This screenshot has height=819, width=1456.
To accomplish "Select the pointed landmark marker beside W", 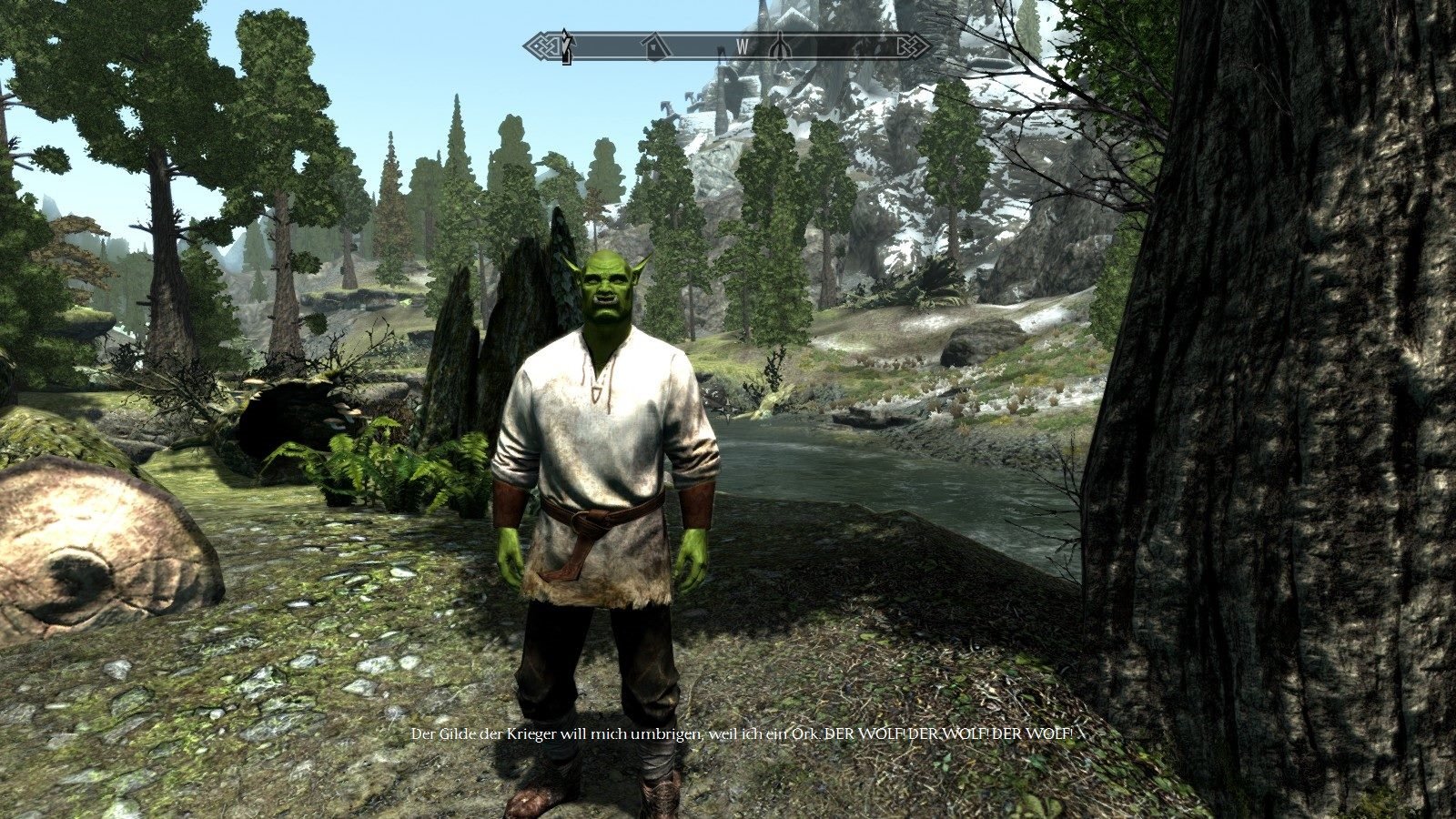I will (x=779, y=45).
